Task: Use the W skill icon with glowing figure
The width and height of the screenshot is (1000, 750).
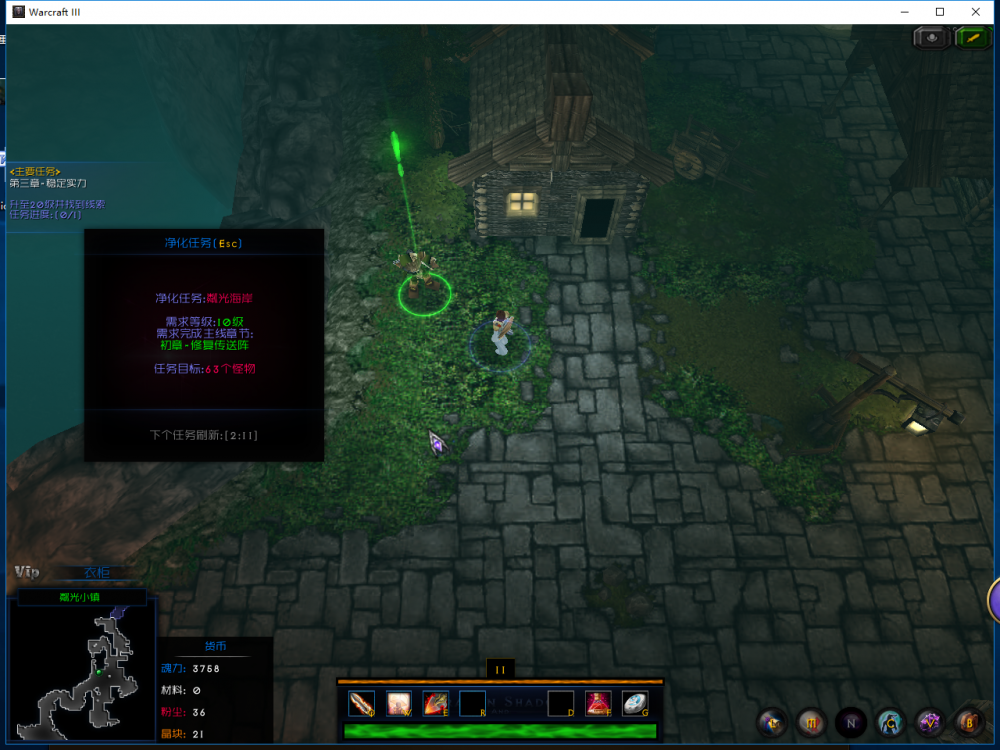Action: [399, 704]
